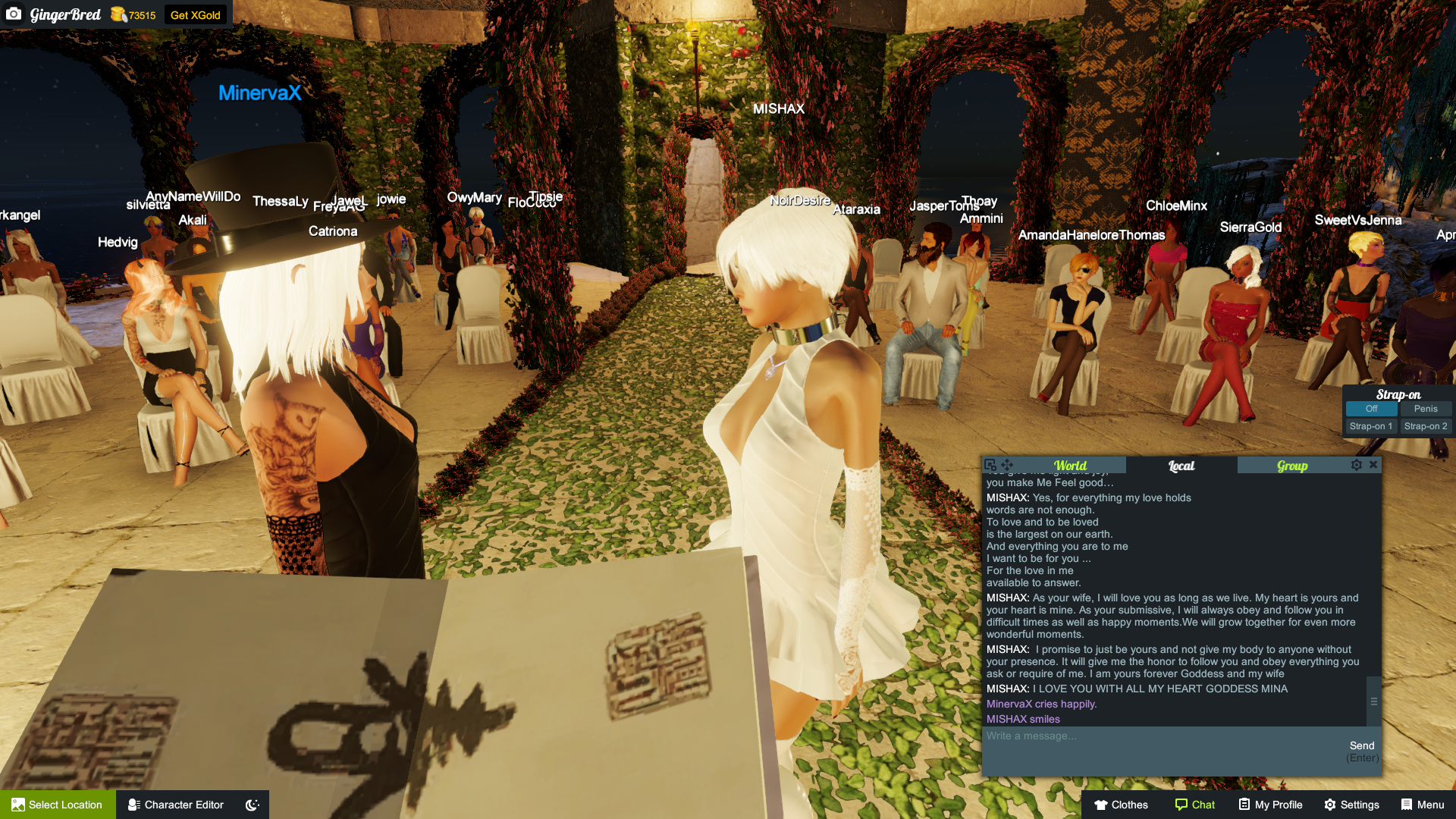Set Strap-on to Off
This screenshot has width=1456, height=819.
coord(1370,409)
